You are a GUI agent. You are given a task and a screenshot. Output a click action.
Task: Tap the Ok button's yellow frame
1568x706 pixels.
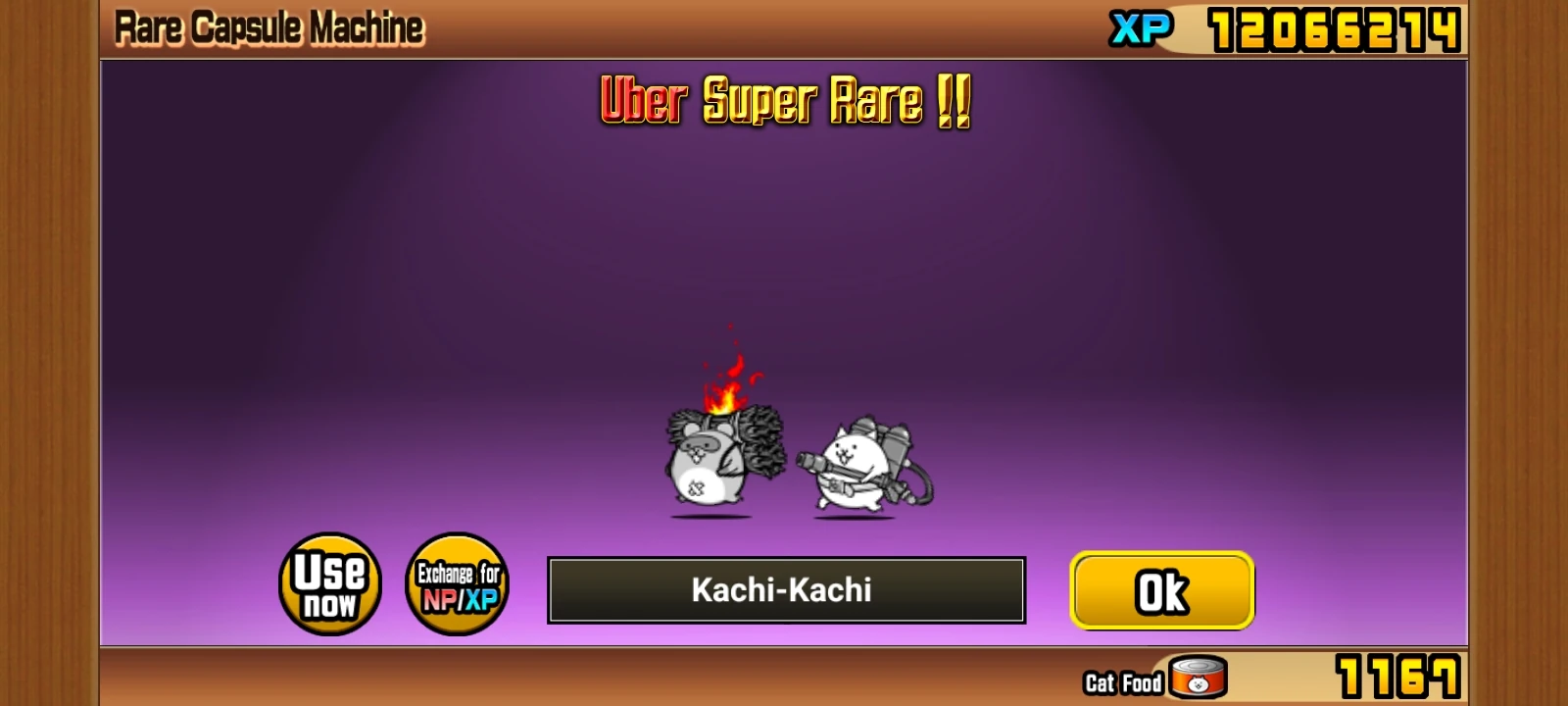click(x=1161, y=590)
